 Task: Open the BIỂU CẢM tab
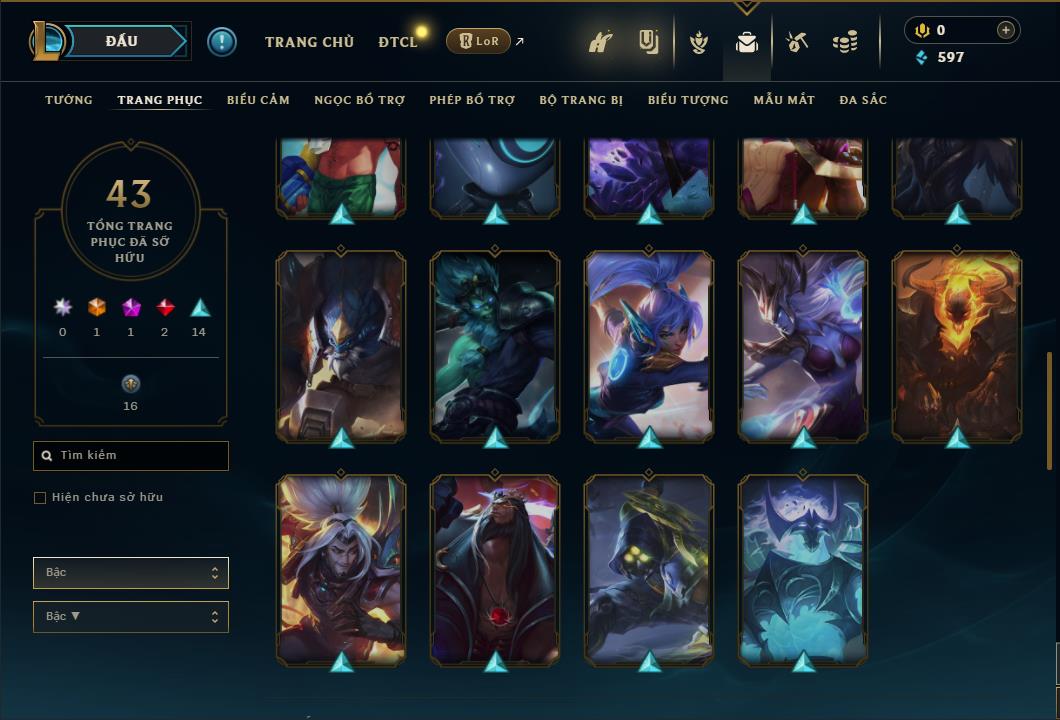[258, 100]
